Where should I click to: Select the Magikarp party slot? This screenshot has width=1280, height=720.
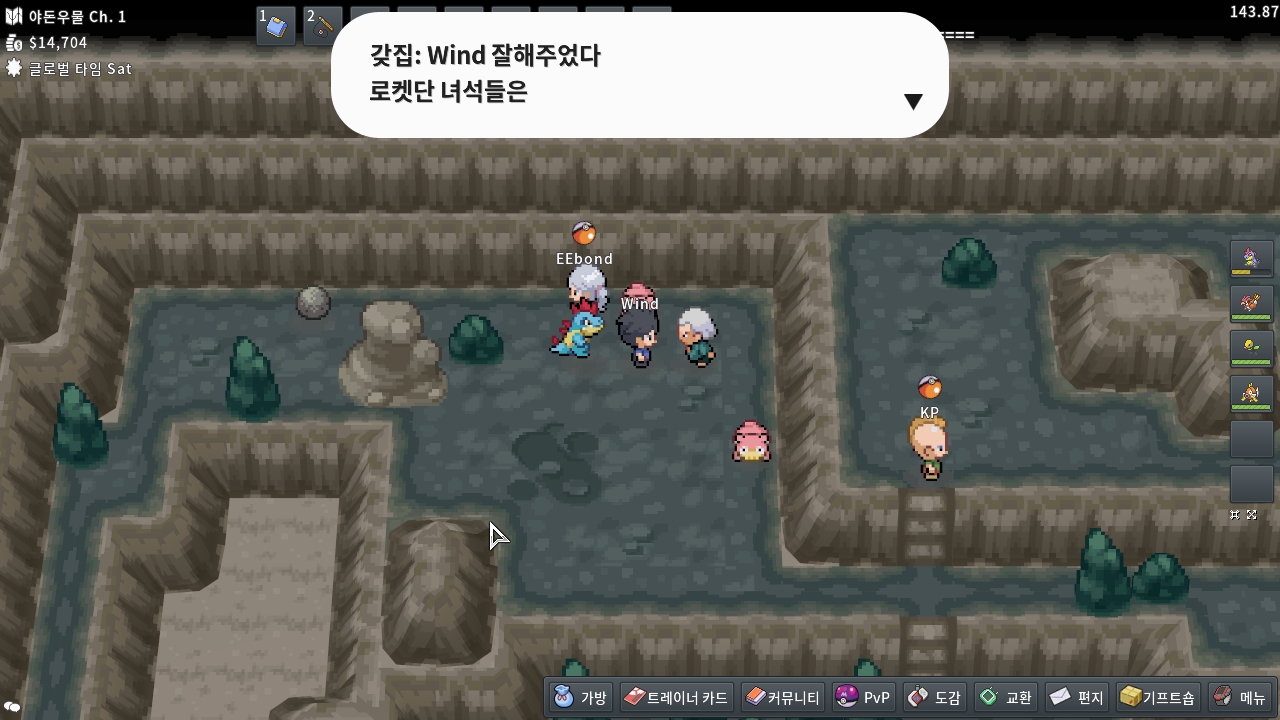1251,394
